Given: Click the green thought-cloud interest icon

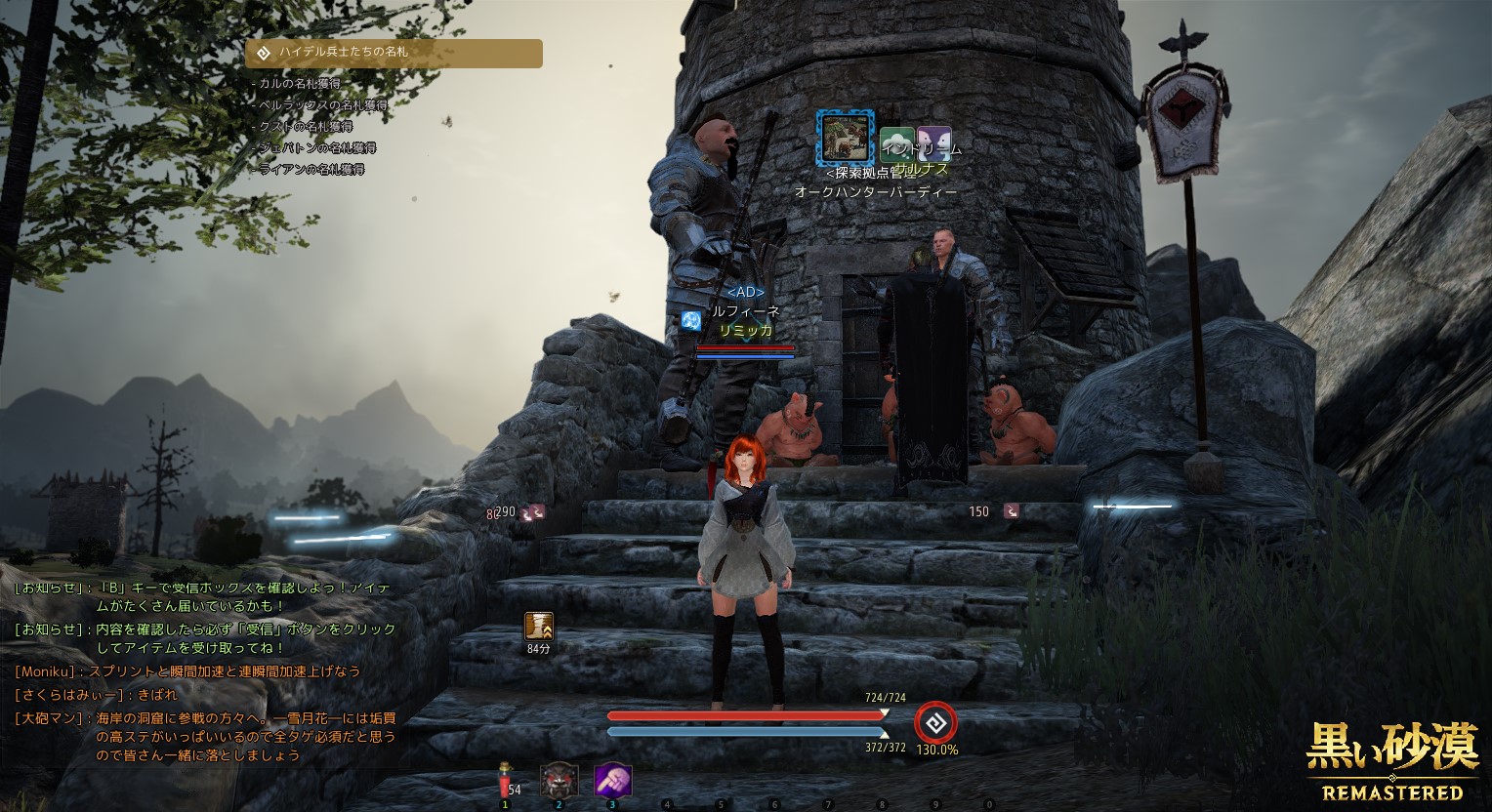Looking at the screenshot, I should click(x=896, y=144).
